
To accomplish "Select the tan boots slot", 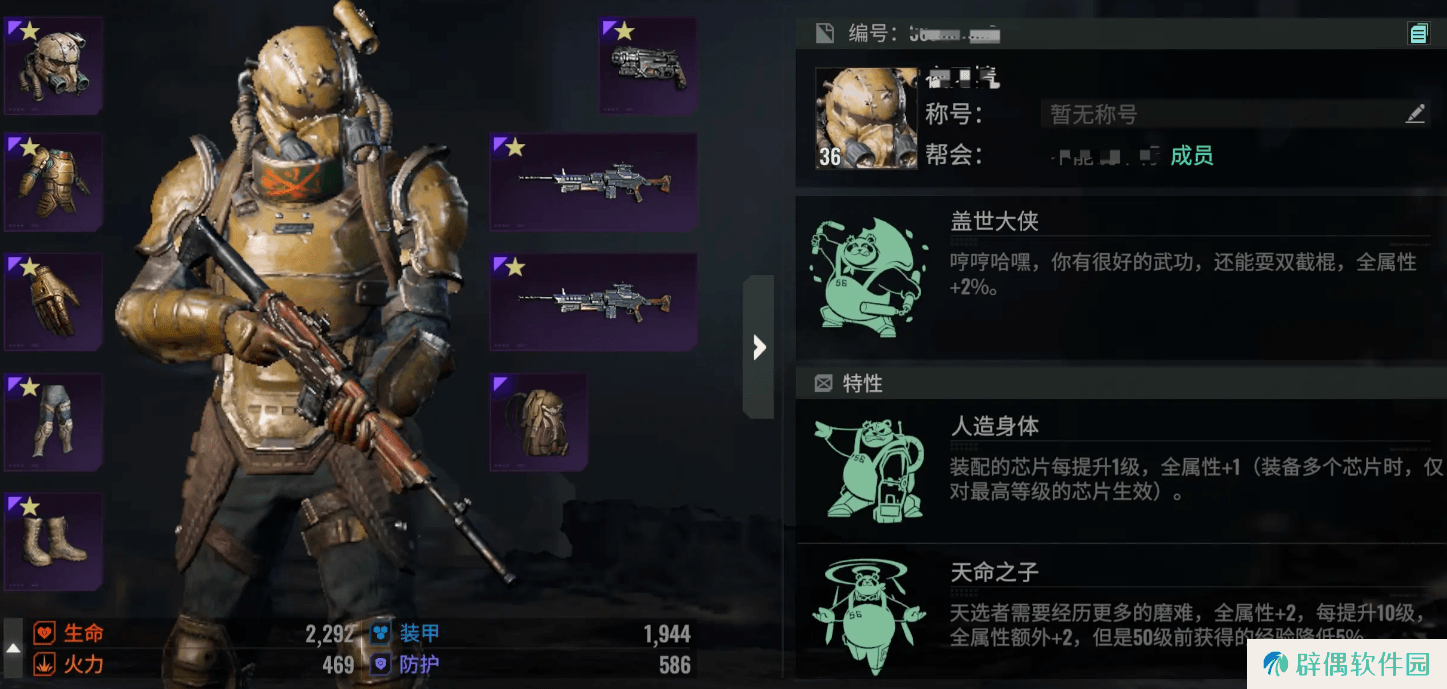I will [54, 541].
